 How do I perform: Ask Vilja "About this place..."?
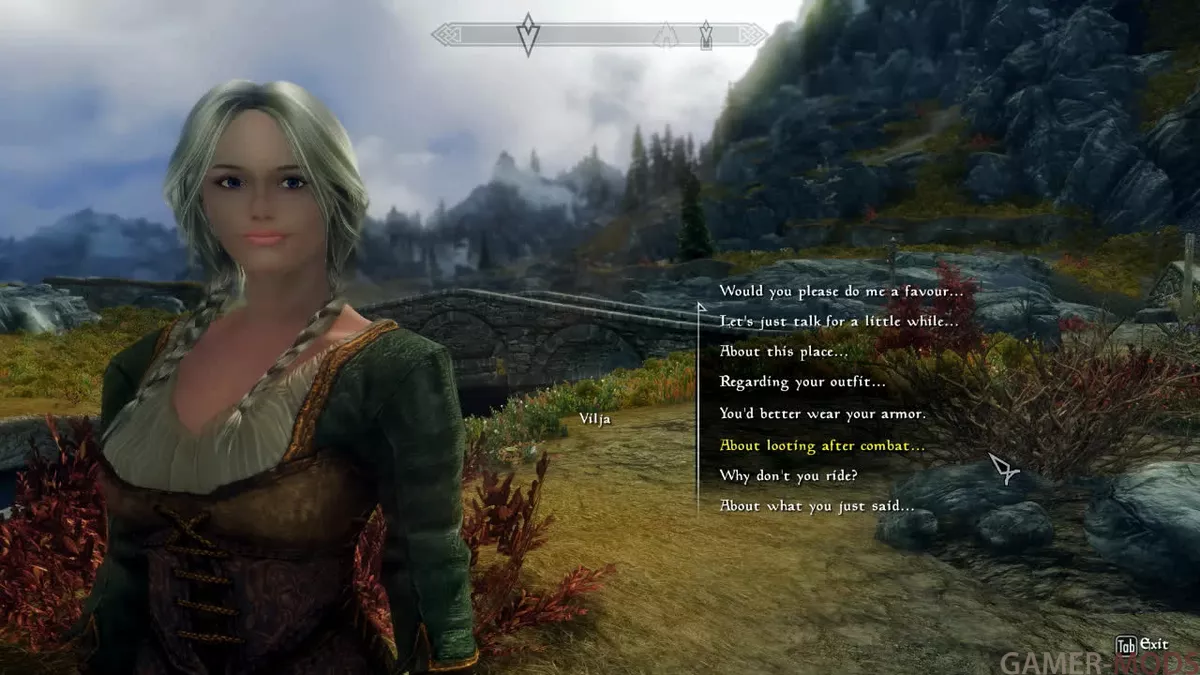coord(784,352)
